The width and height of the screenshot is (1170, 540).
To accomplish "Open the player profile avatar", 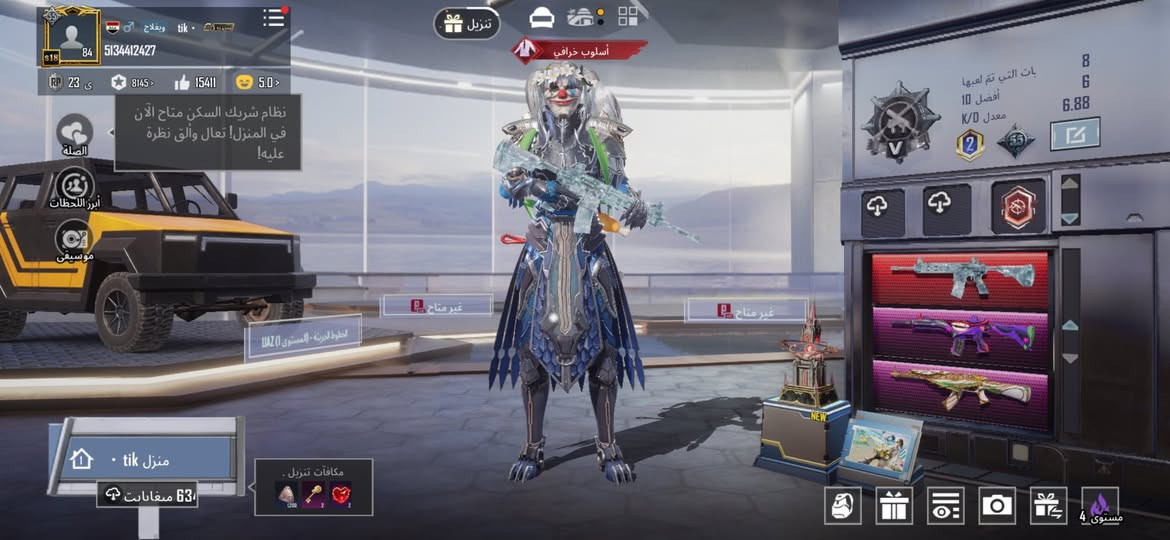I will 70,36.
